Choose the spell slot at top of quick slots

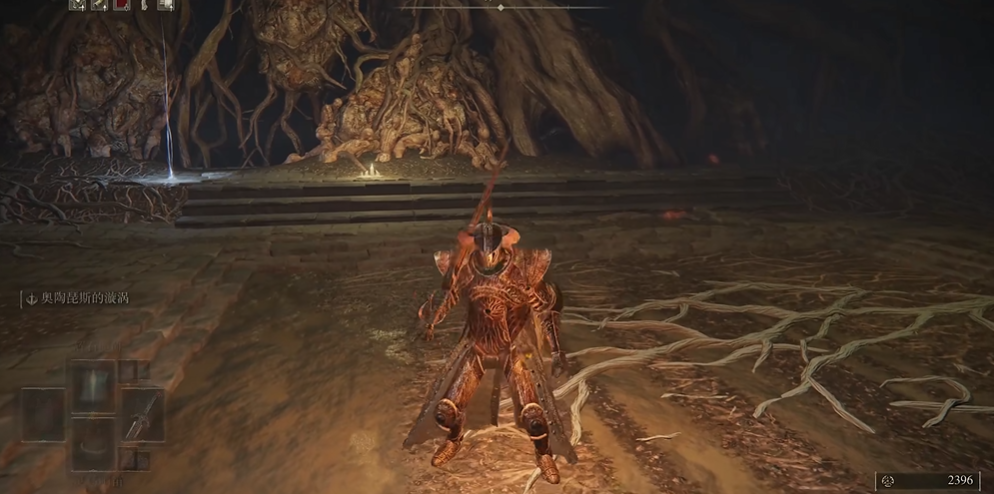point(93,385)
